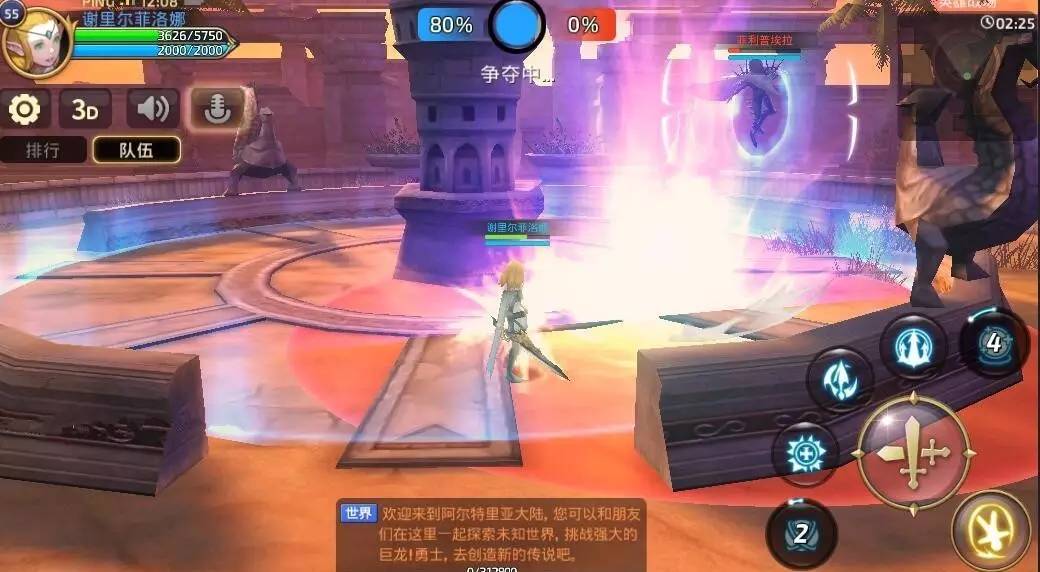The height and width of the screenshot is (572, 1040).
Task: Activate the golden winged dodge skill
Action: pyautogui.click(x=989, y=531)
